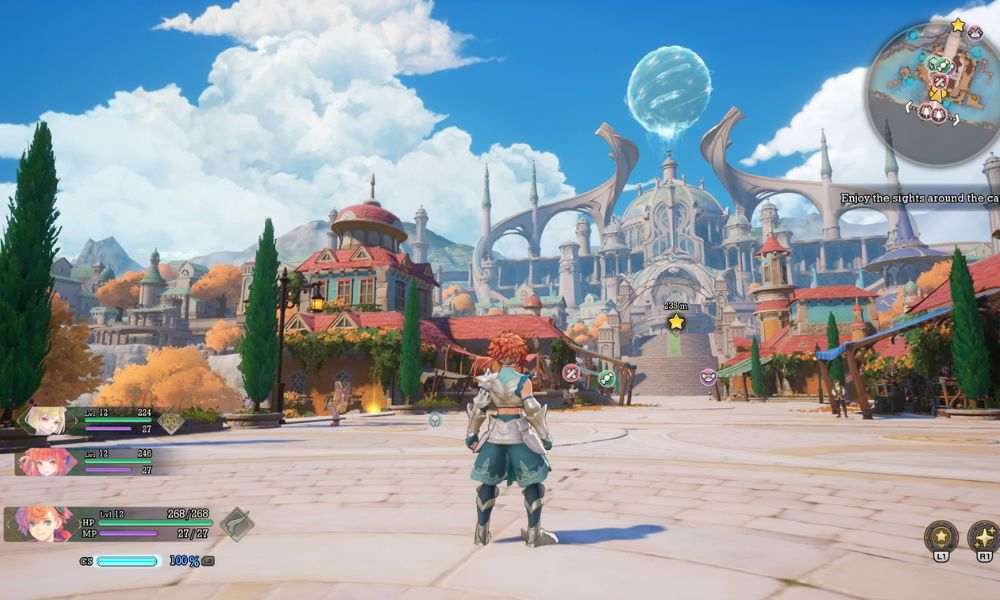Image resolution: width=1000 pixels, height=600 pixels.
Task: Click the quest text "Enjoy the sights around the..."
Action: click(x=918, y=198)
